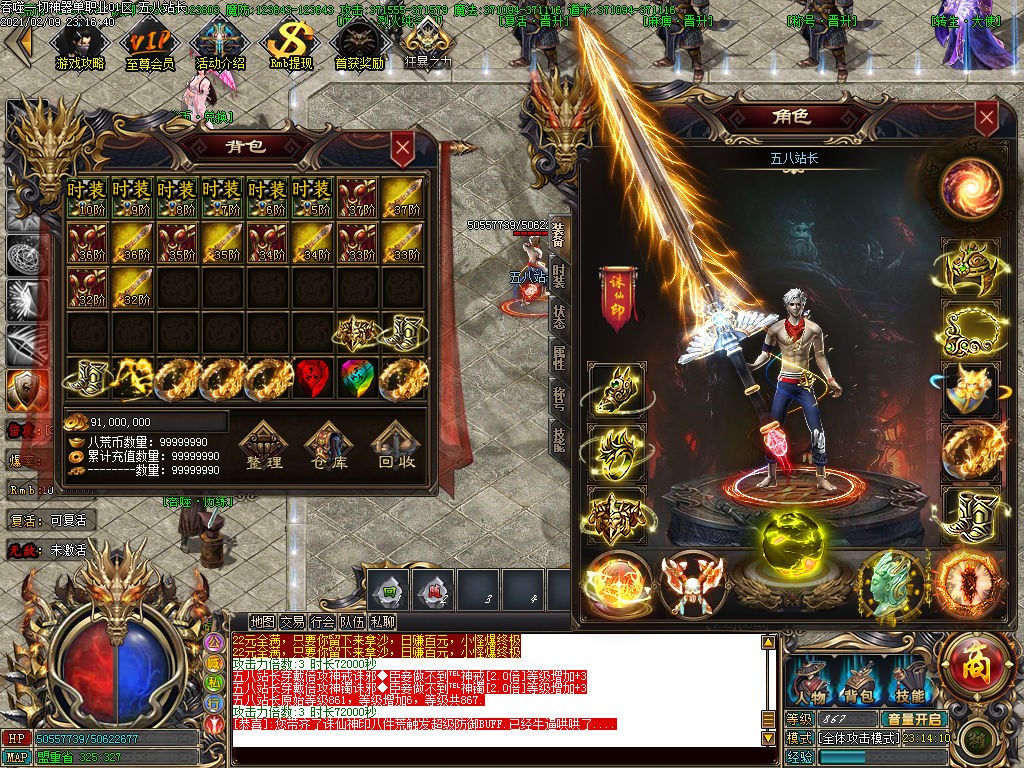The width and height of the screenshot is (1024, 768).
Task: Open the 商 shop round button
Action: coord(968,658)
